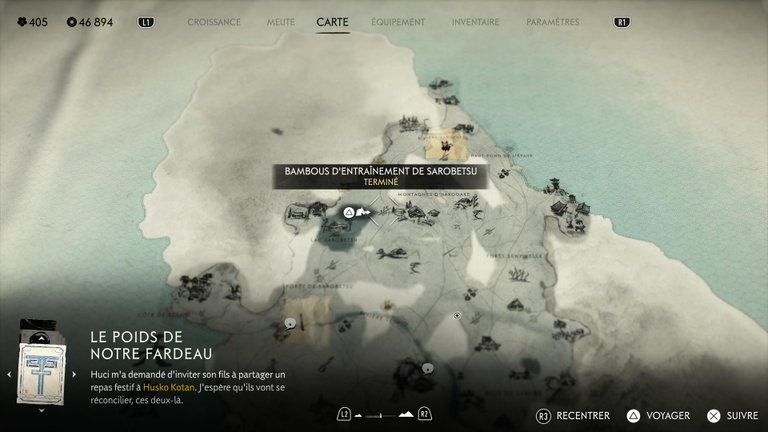
Task: Switch to the Croissance tab
Action: point(214,22)
